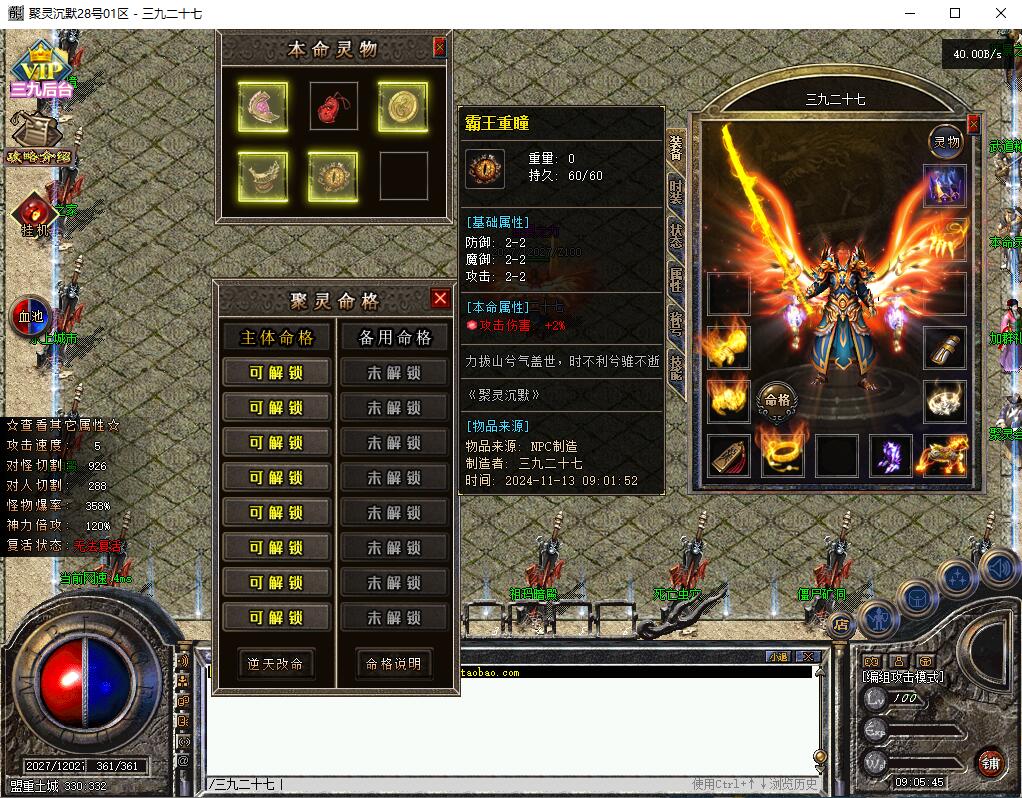Open the 命格说明 explanation
Viewport: 1022px width, 798px height.
[x=393, y=664]
